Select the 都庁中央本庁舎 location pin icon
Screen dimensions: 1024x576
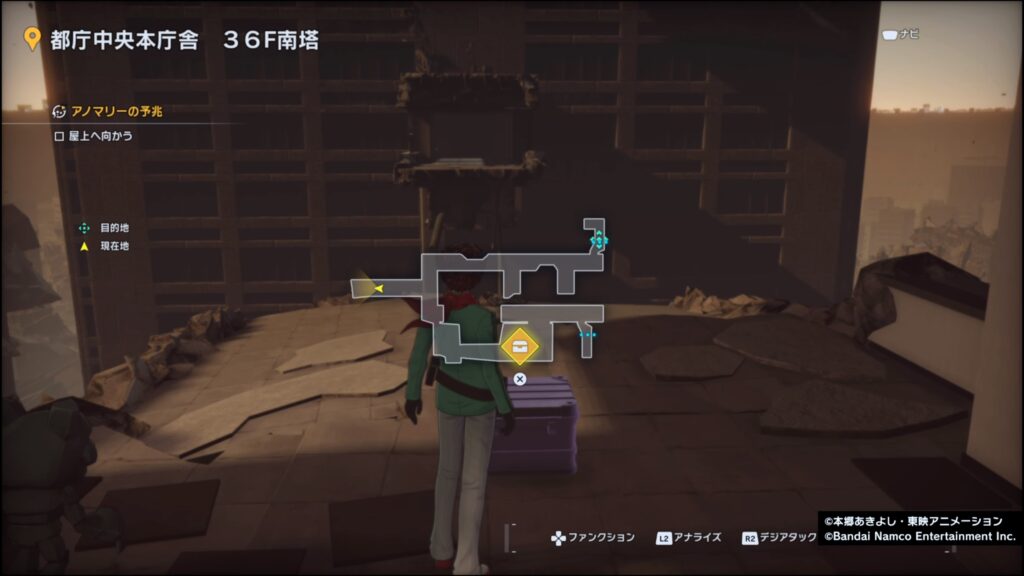31,40
